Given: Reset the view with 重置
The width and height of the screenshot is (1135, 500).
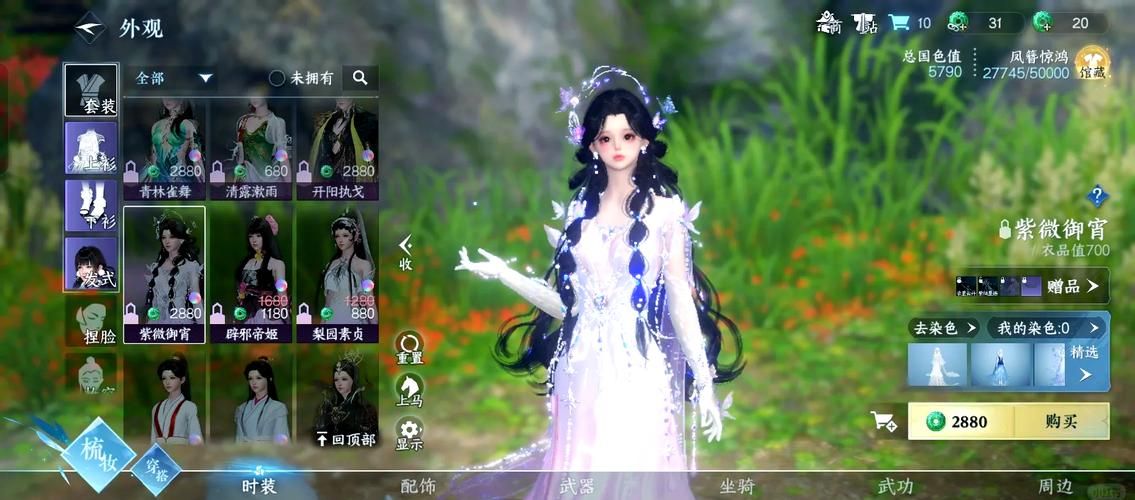Looking at the screenshot, I should (409, 347).
